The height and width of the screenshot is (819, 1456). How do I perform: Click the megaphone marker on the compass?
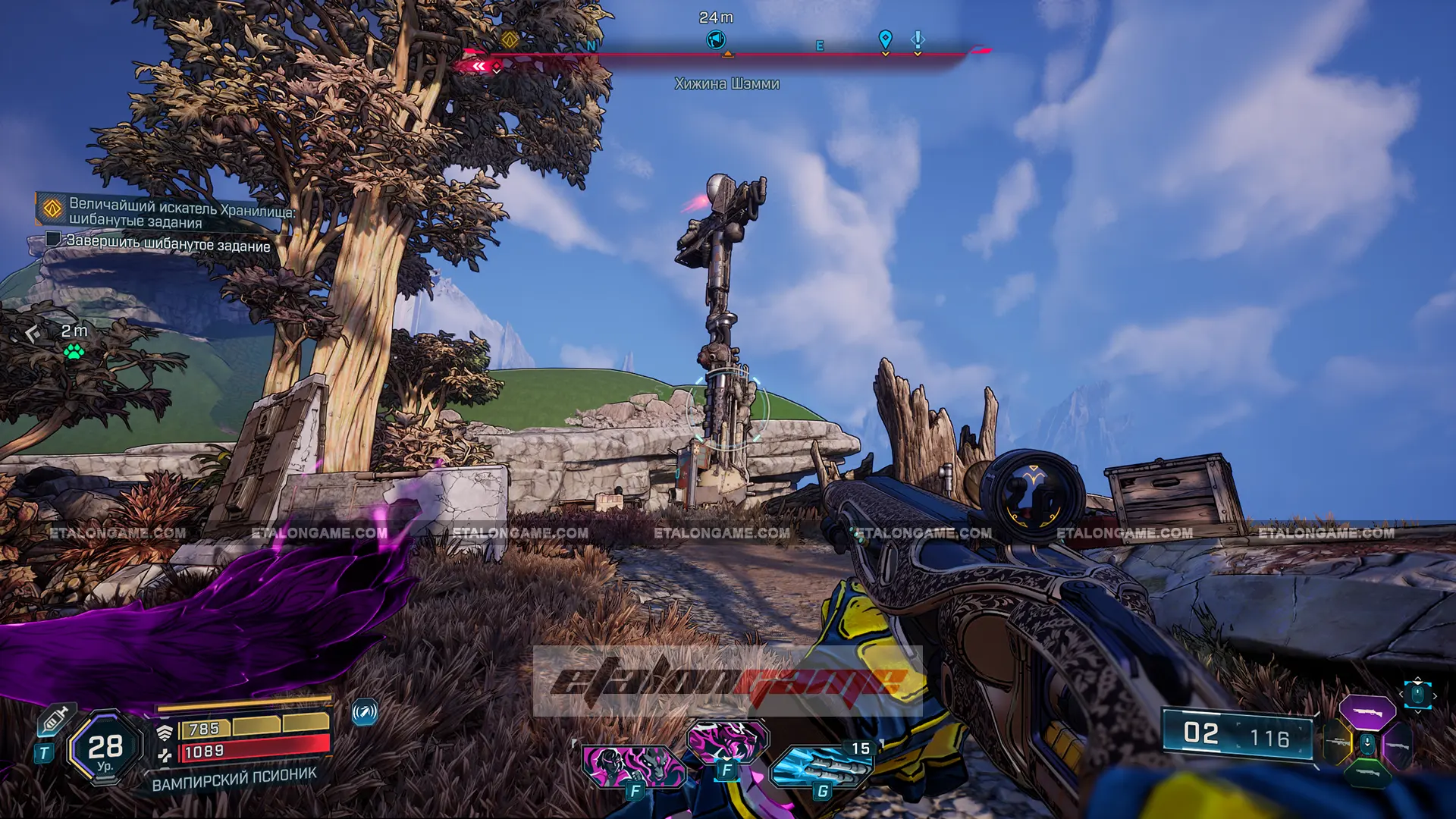tap(716, 39)
